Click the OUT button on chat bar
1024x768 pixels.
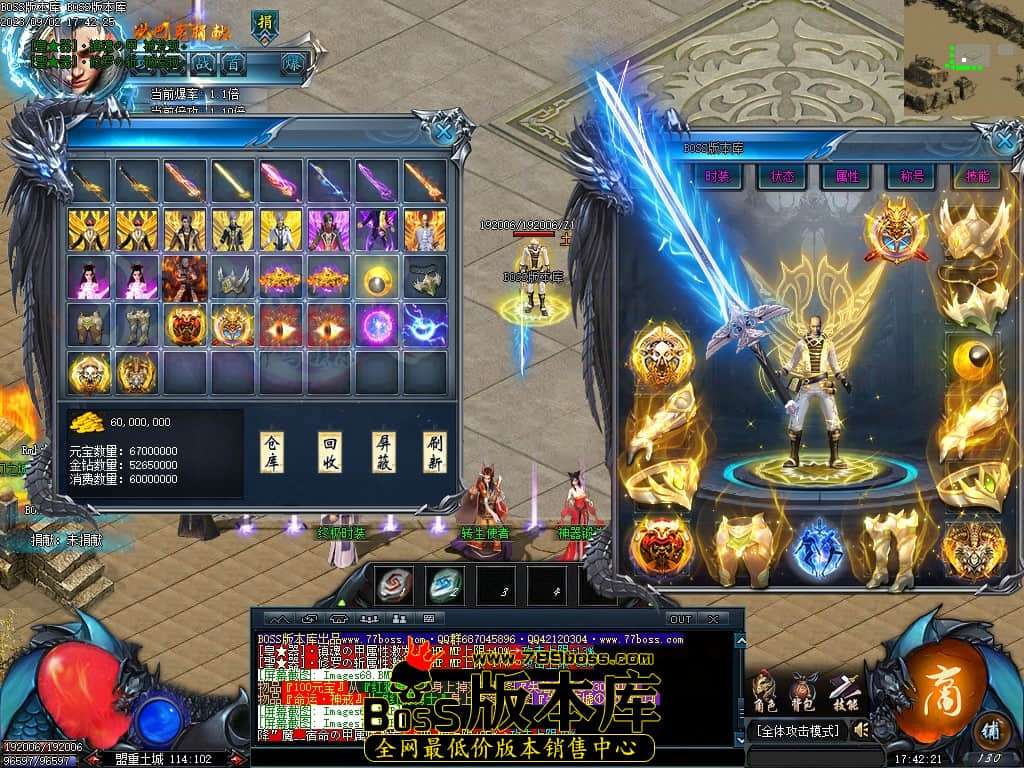click(680, 619)
